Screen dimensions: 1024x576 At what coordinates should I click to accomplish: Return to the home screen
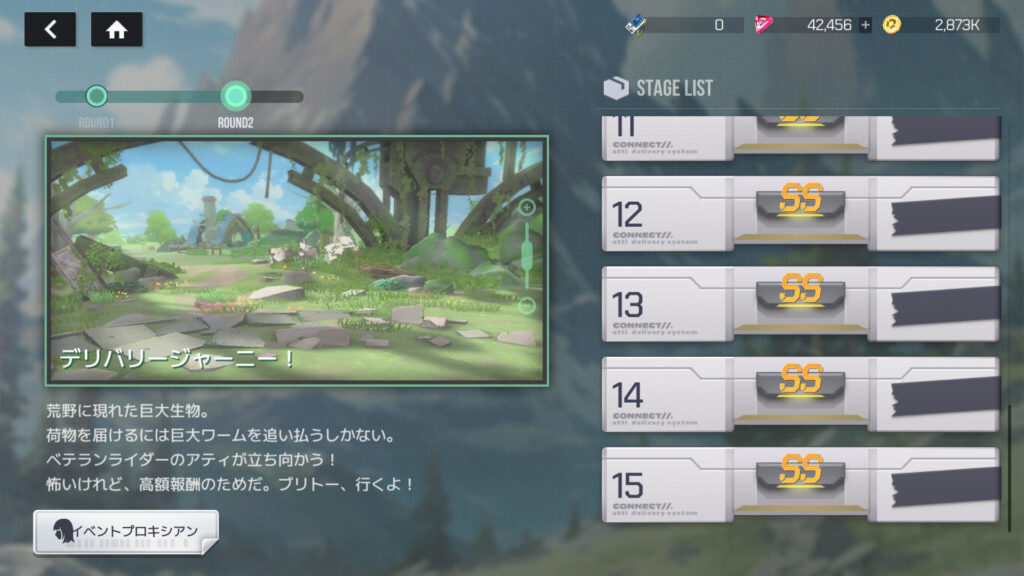click(116, 29)
